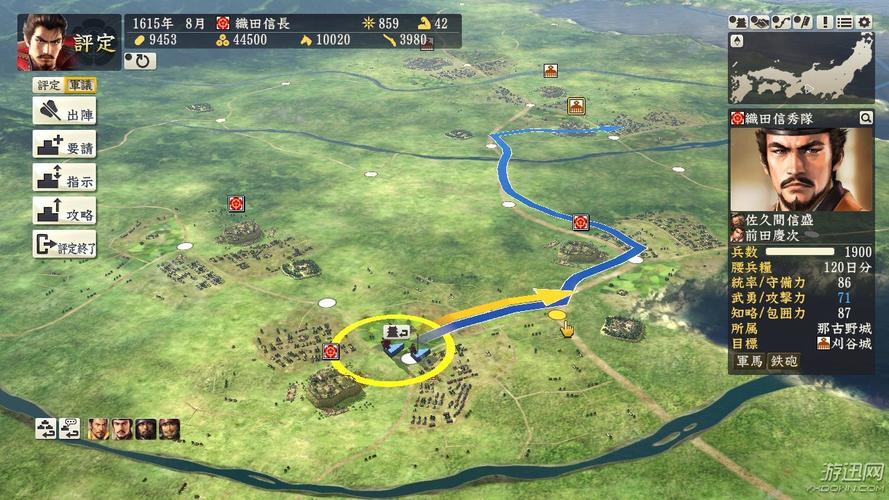
Task: Toggle the castle filter icon in top toolbar
Action: point(739,22)
